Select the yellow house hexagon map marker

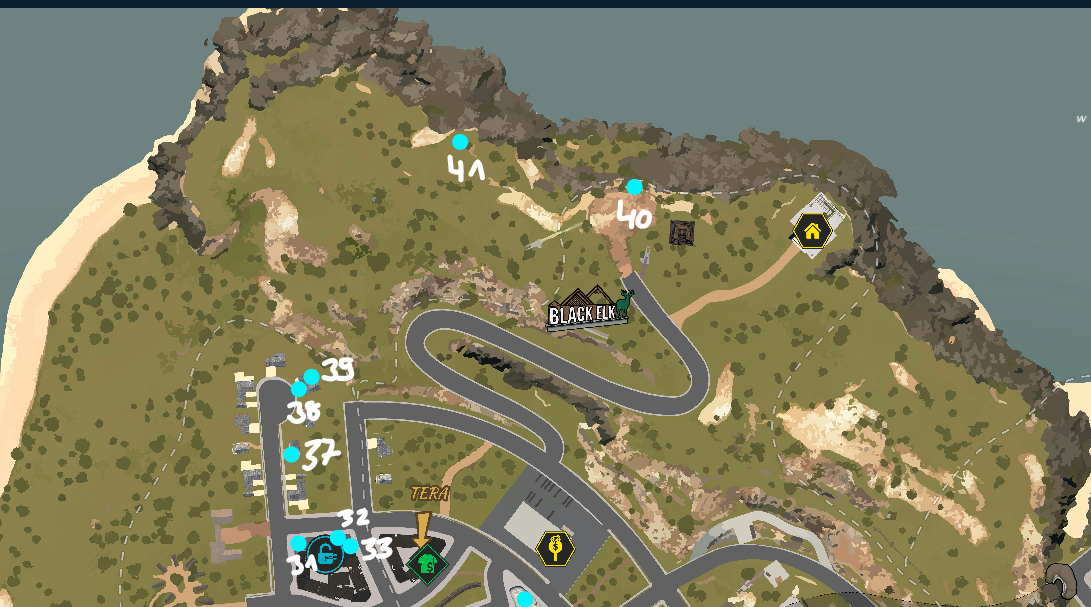(x=812, y=232)
